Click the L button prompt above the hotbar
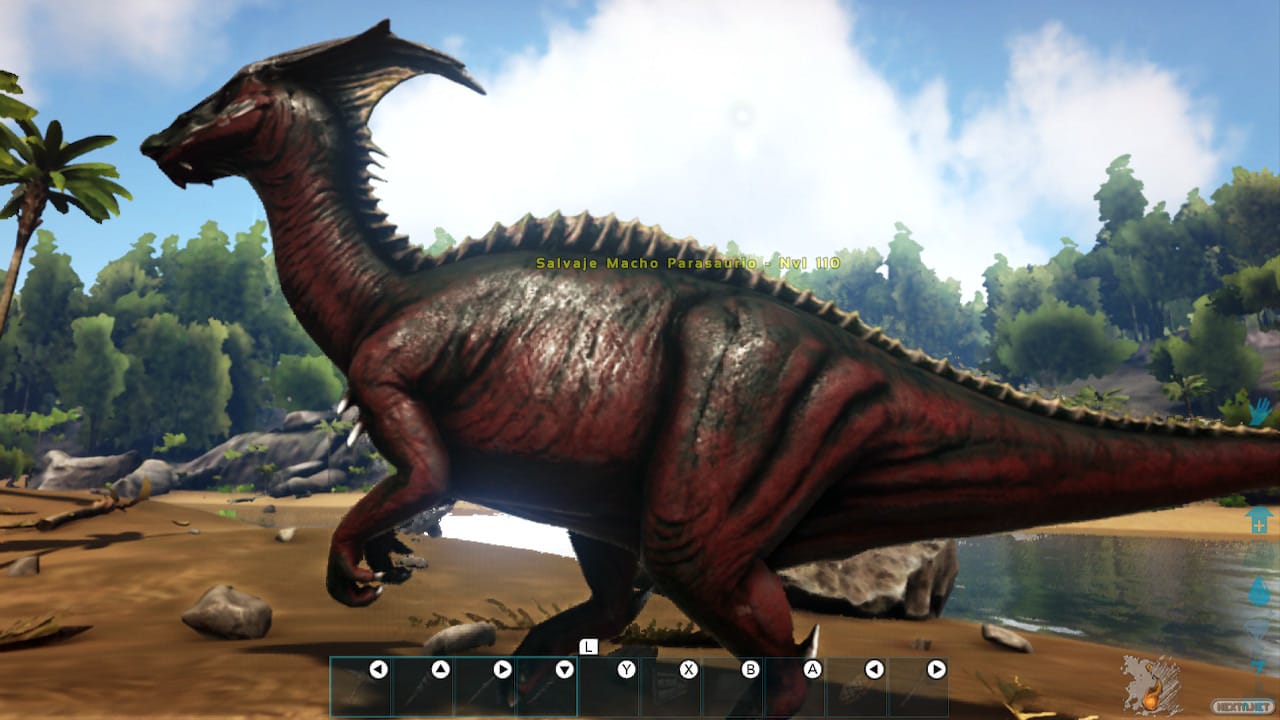This screenshot has width=1280, height=720. tap(588, 647)
